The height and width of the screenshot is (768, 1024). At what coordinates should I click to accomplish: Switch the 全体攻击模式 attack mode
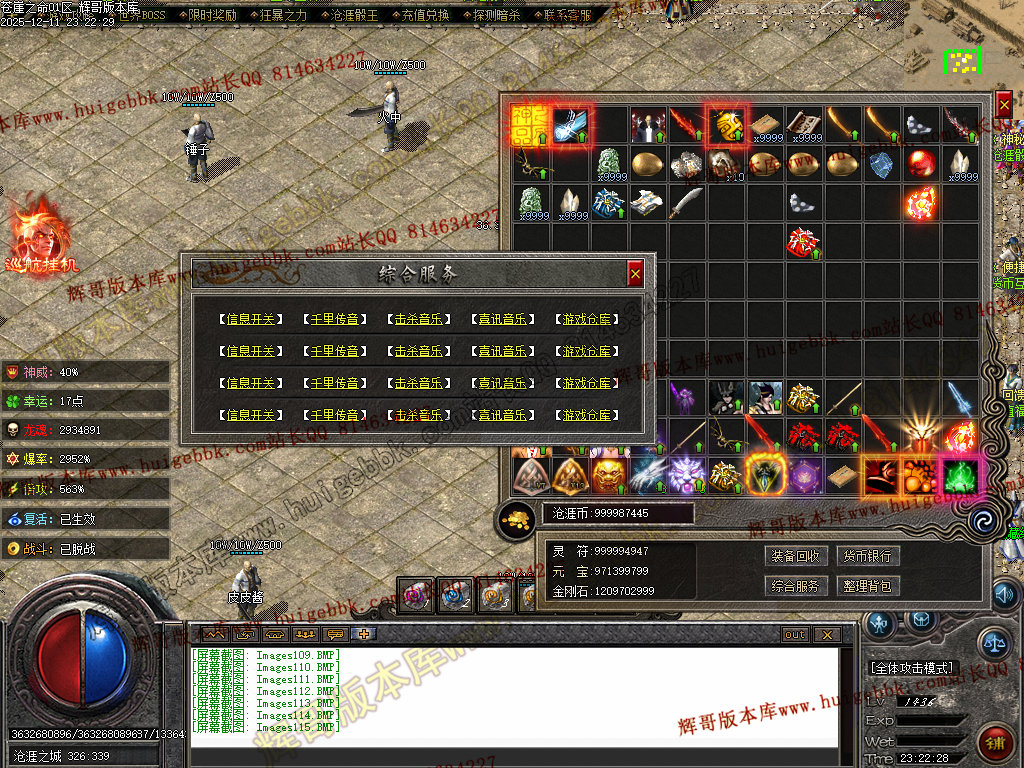[x=913, y=667]
